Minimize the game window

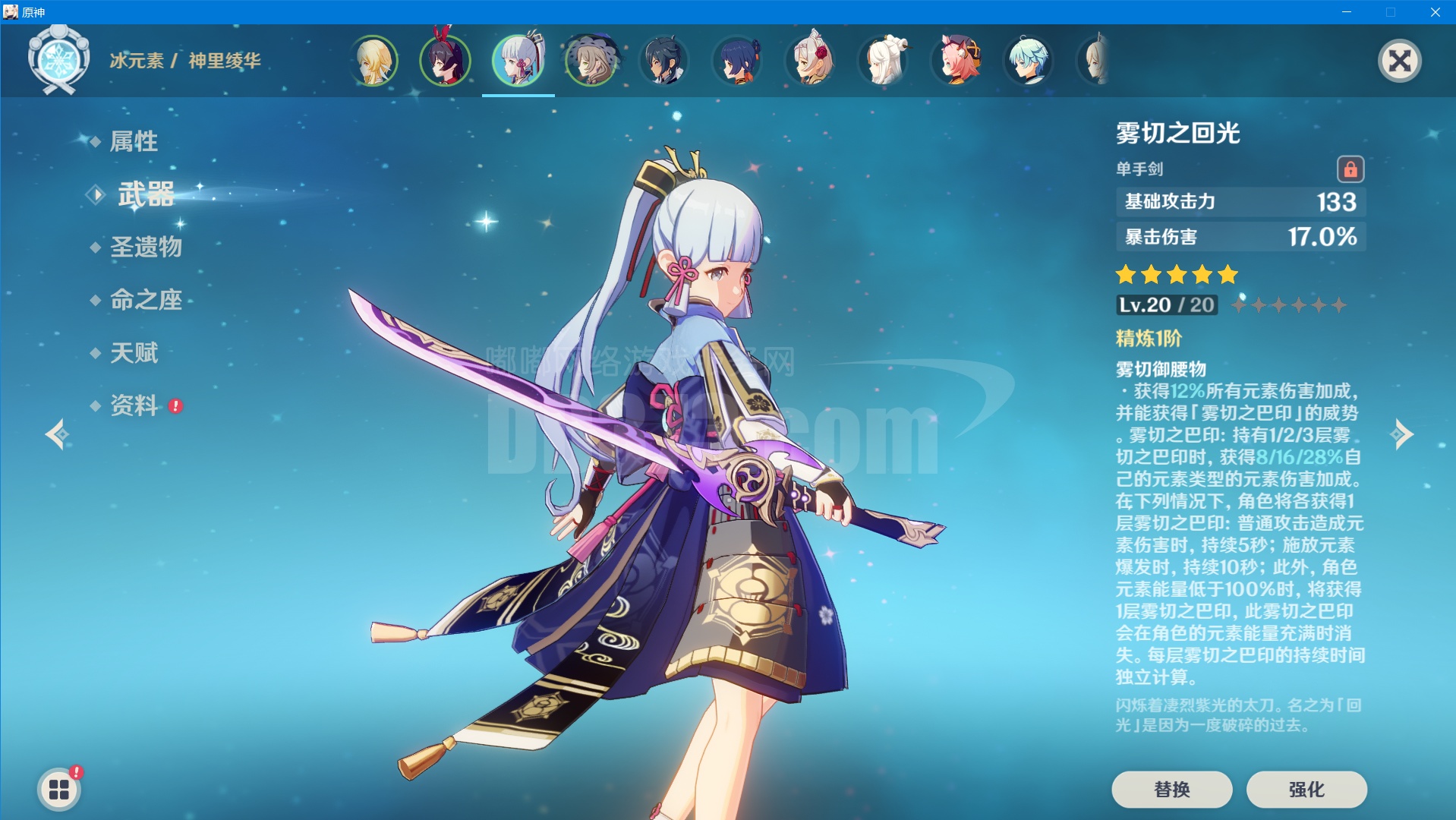tap(1347, 12)
